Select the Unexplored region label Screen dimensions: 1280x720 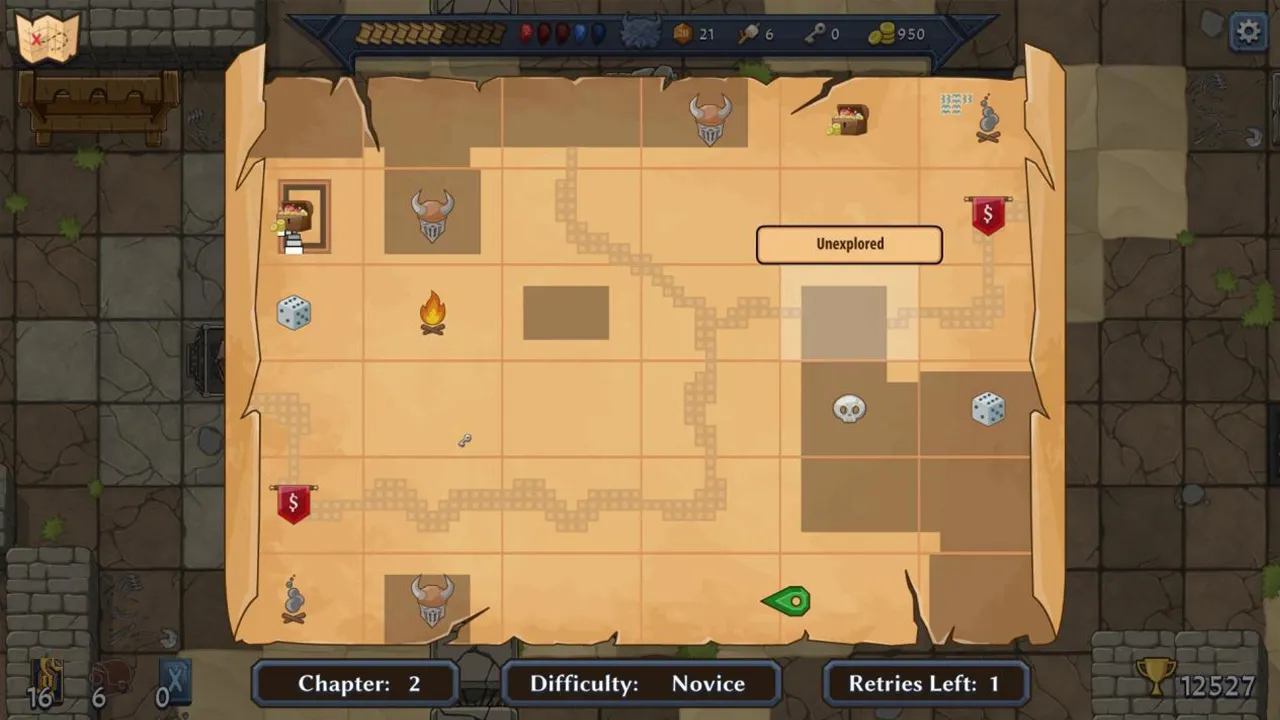click(849, 244)
